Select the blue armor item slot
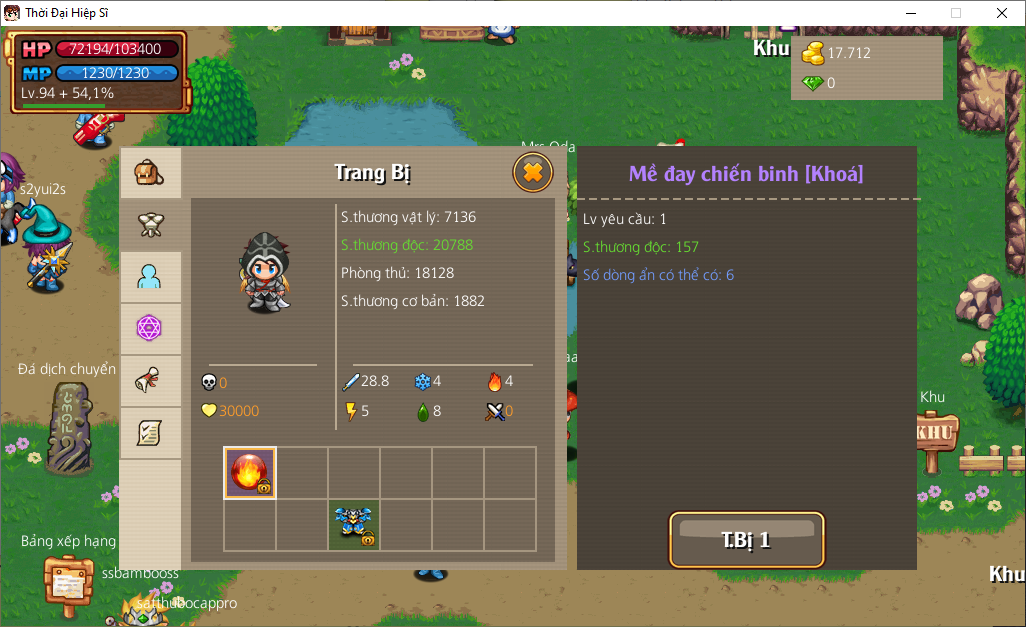Image resolution: width=1026 pixels, height=627 pixels. [354, 525]
